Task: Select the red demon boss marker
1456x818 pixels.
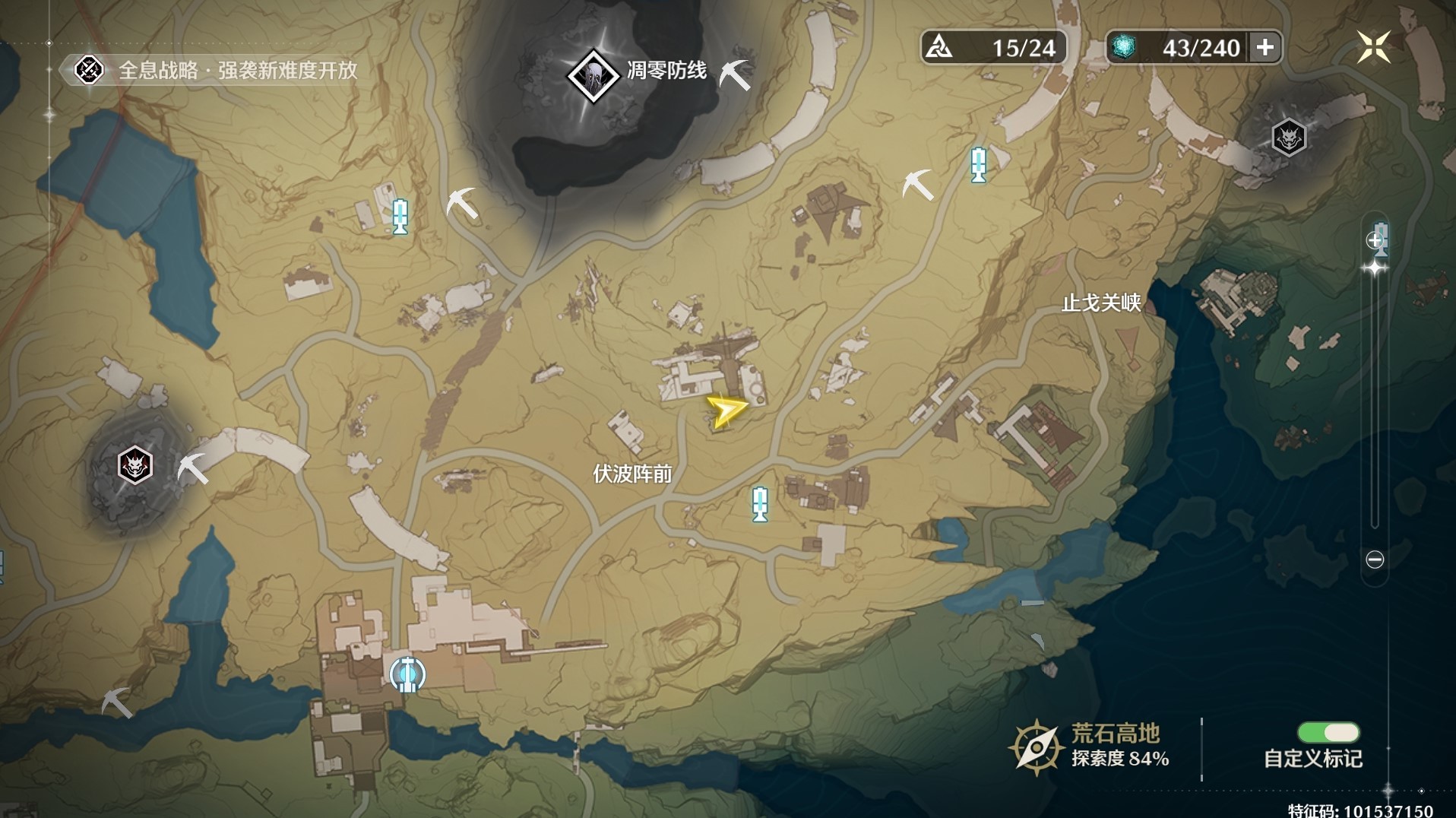Action: (x=135, y=465)
